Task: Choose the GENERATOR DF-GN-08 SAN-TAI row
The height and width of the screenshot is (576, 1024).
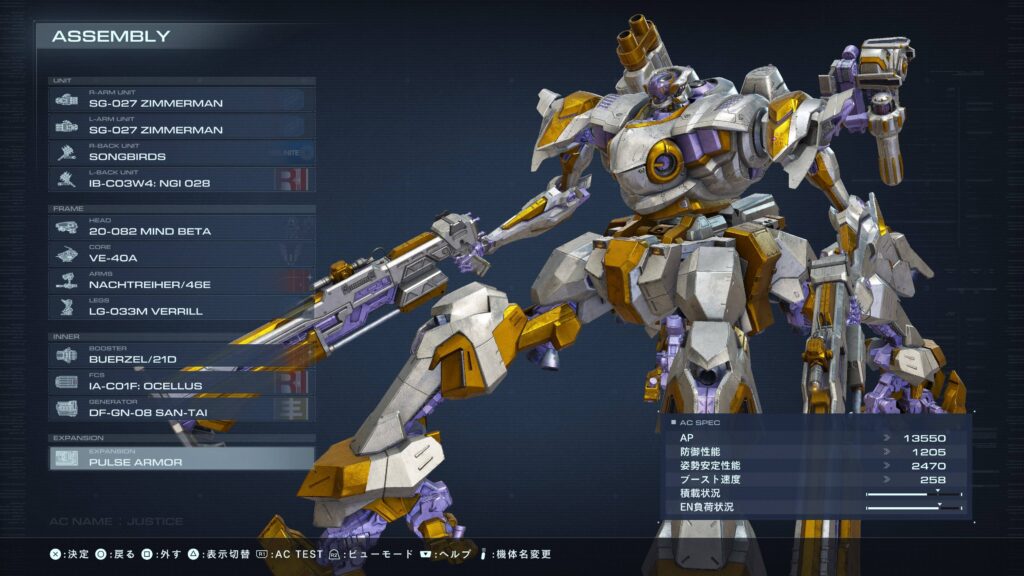Action: pyautogui.click(x=182, y=408)
